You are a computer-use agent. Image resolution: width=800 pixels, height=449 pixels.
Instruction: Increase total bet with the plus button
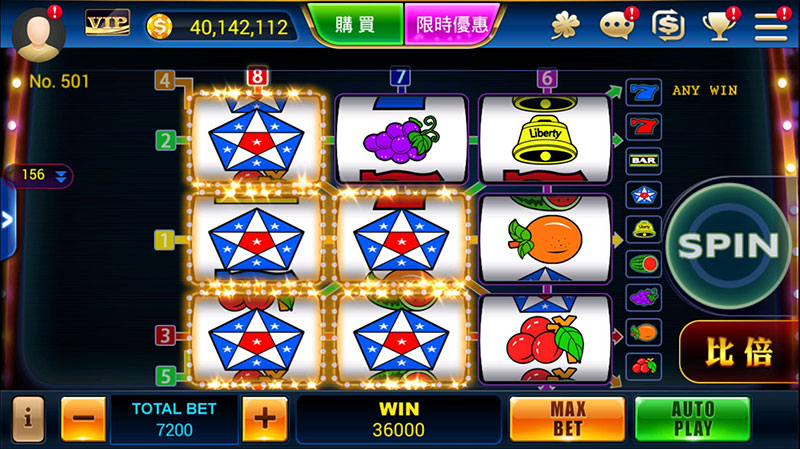(x=264, y=419)
